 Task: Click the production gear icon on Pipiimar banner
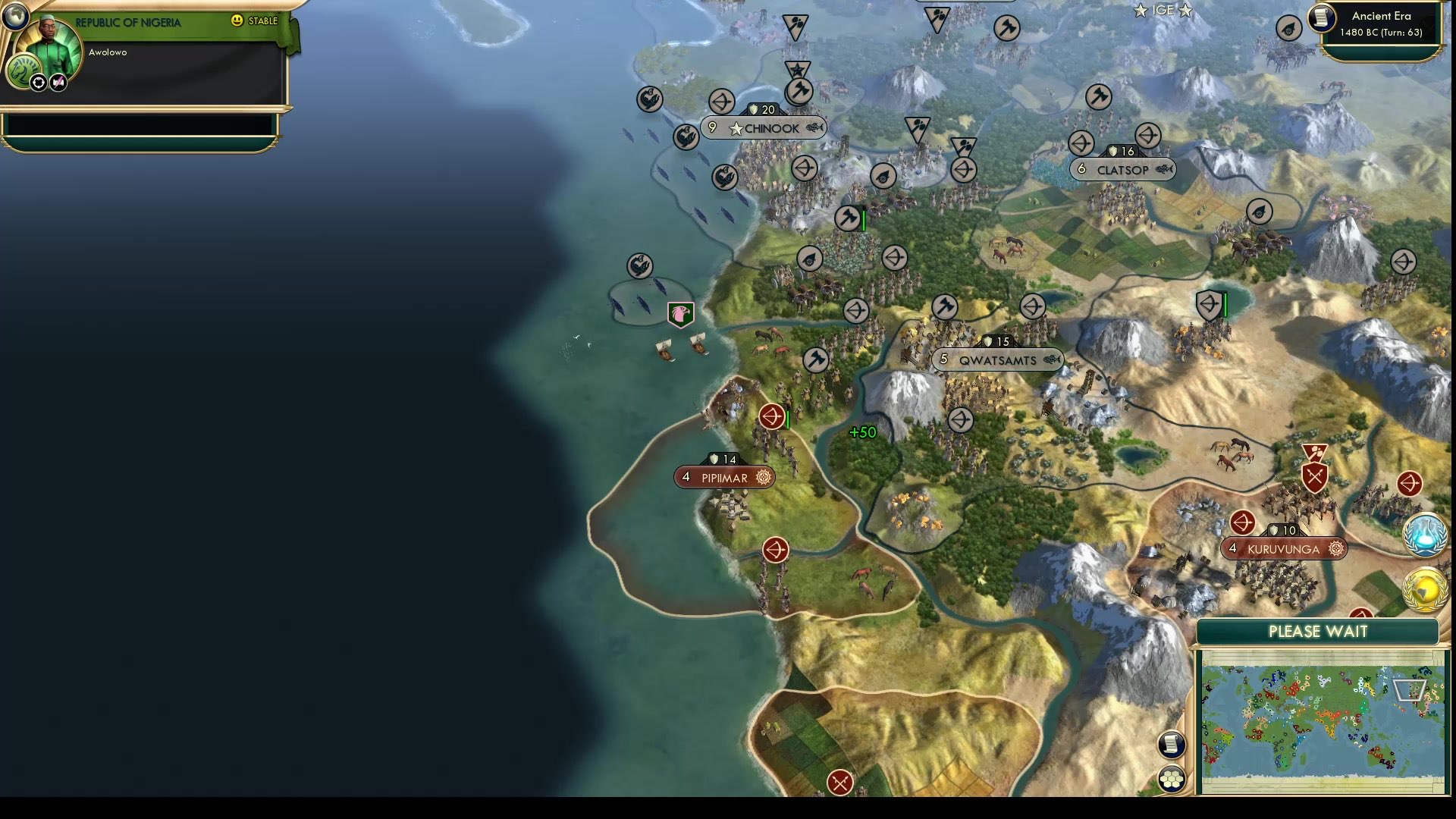pyautogui.click(x=764, y=477)
